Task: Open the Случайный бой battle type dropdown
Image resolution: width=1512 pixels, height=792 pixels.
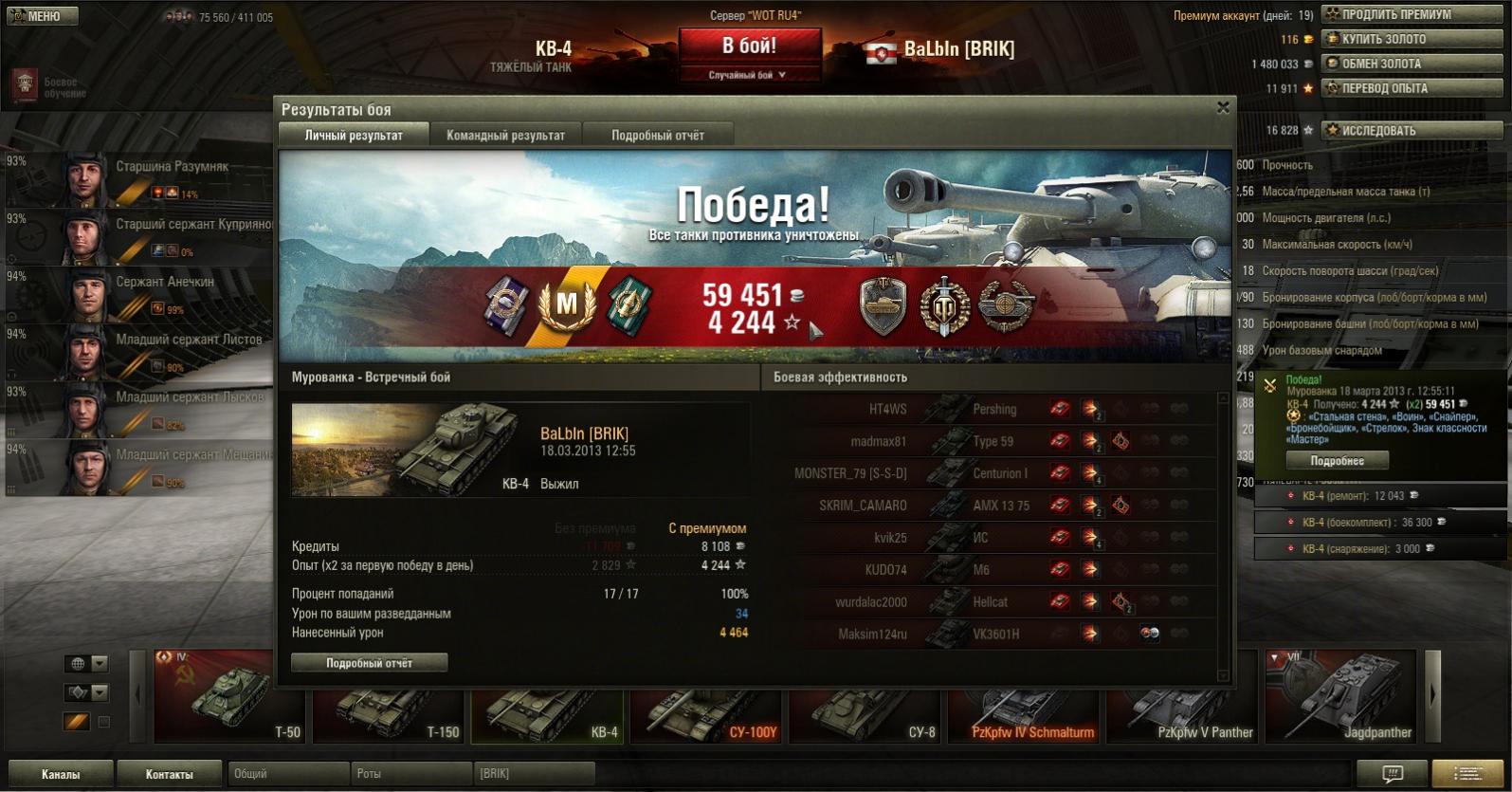Action: (749, 75)
